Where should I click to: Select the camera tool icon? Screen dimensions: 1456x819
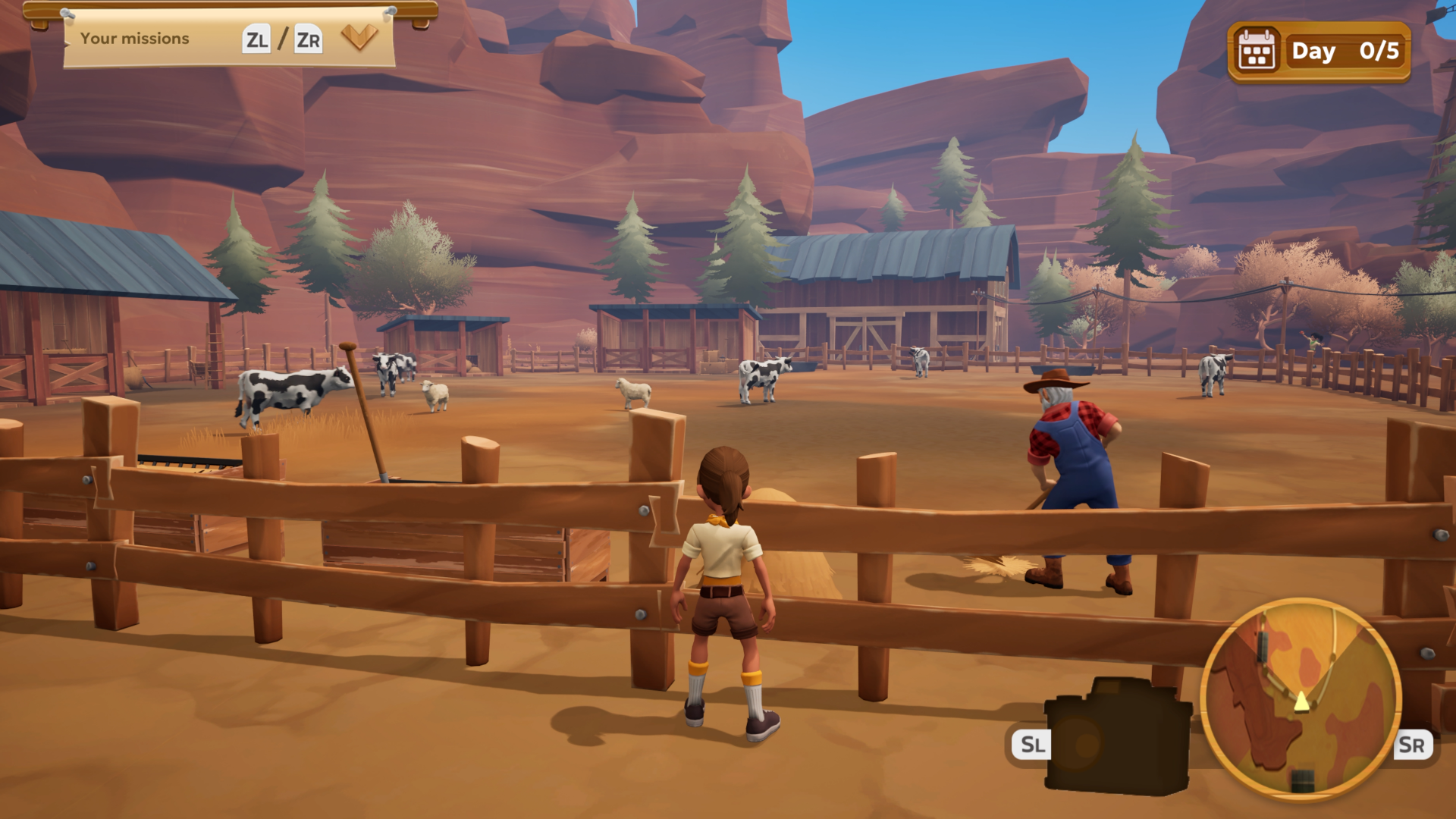(x=1117, y=737)
